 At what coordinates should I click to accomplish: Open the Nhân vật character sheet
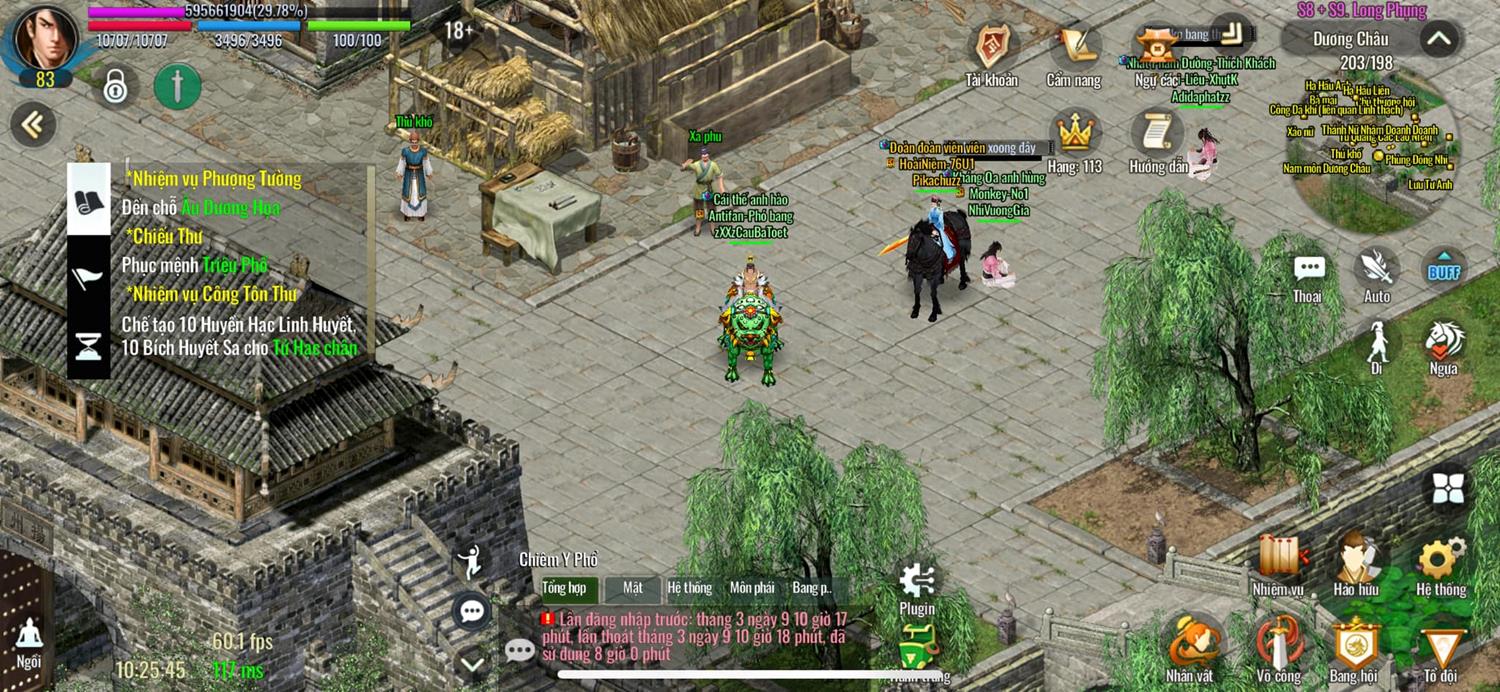(1190, 645)
